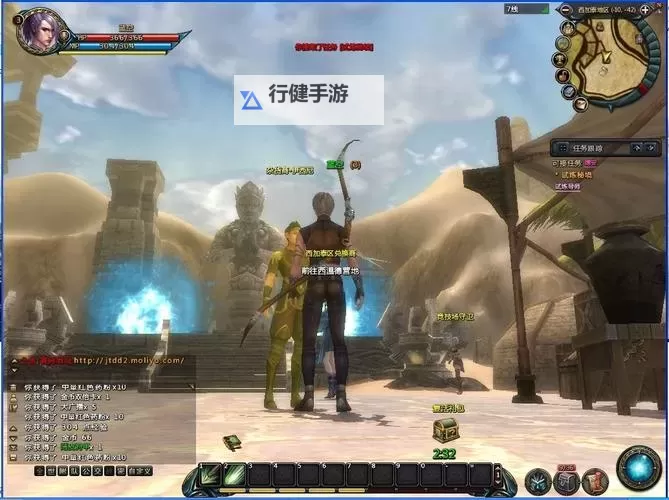Open the 自定义 chat channel tab
Viewport: 669px width, 500px height.
[139, 470]
